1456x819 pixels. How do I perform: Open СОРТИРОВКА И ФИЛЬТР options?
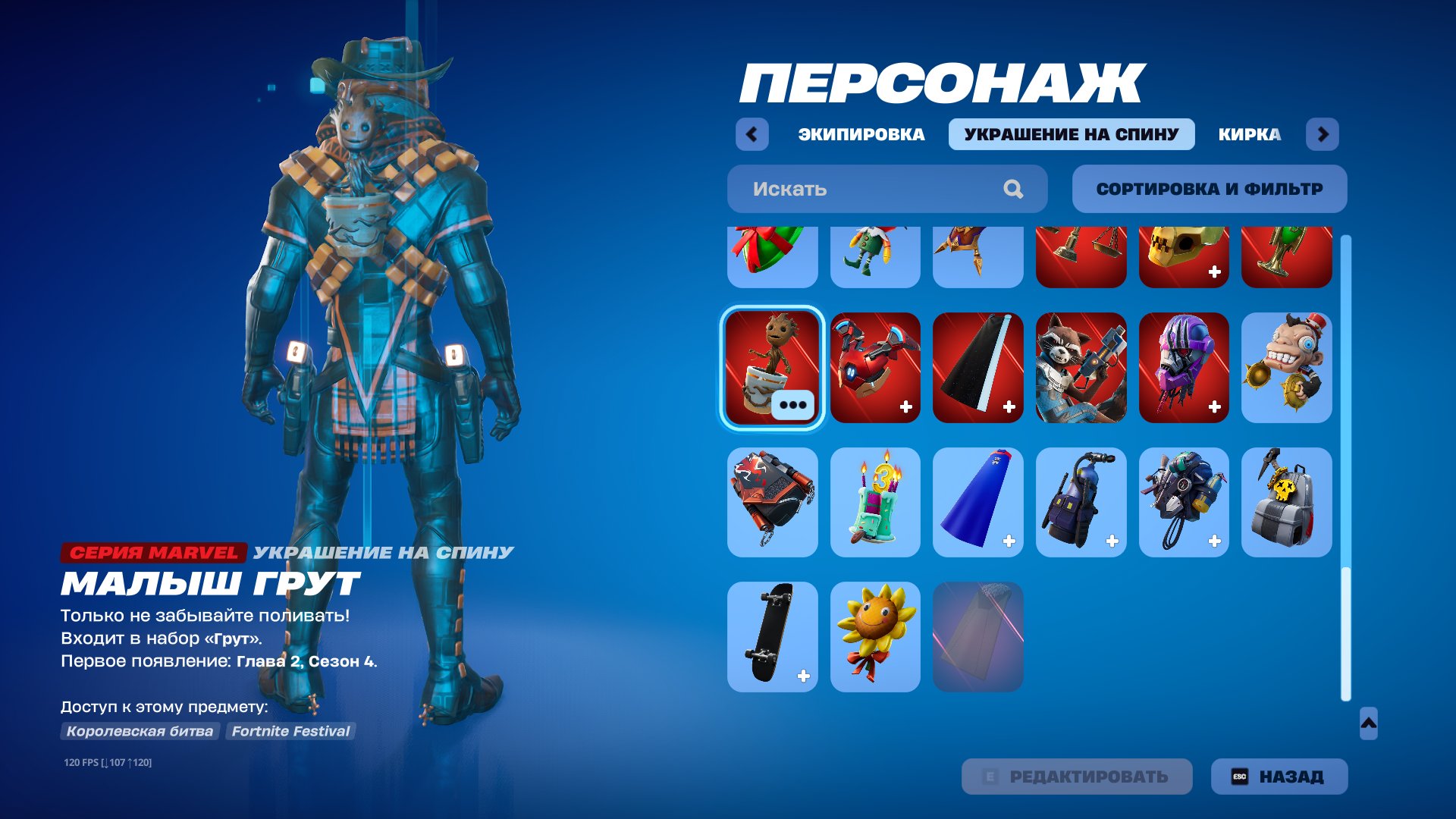point(1209,187)
